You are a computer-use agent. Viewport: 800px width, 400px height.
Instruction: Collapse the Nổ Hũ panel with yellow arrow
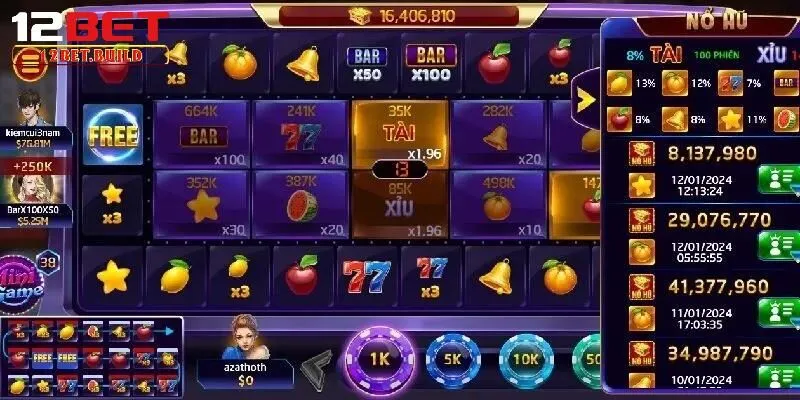(585, 97)
